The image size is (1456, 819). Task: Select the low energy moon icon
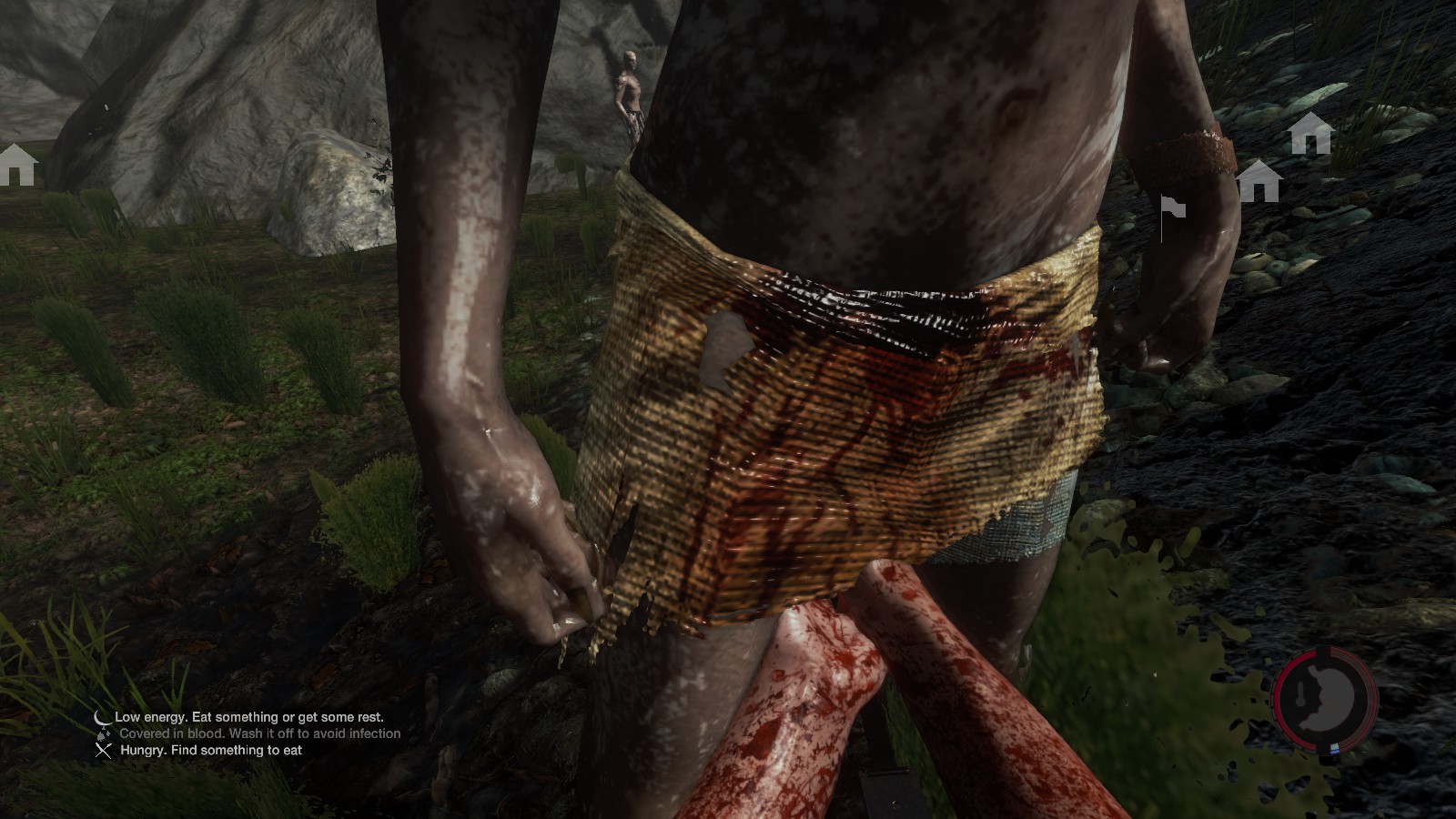pos(104,717)
